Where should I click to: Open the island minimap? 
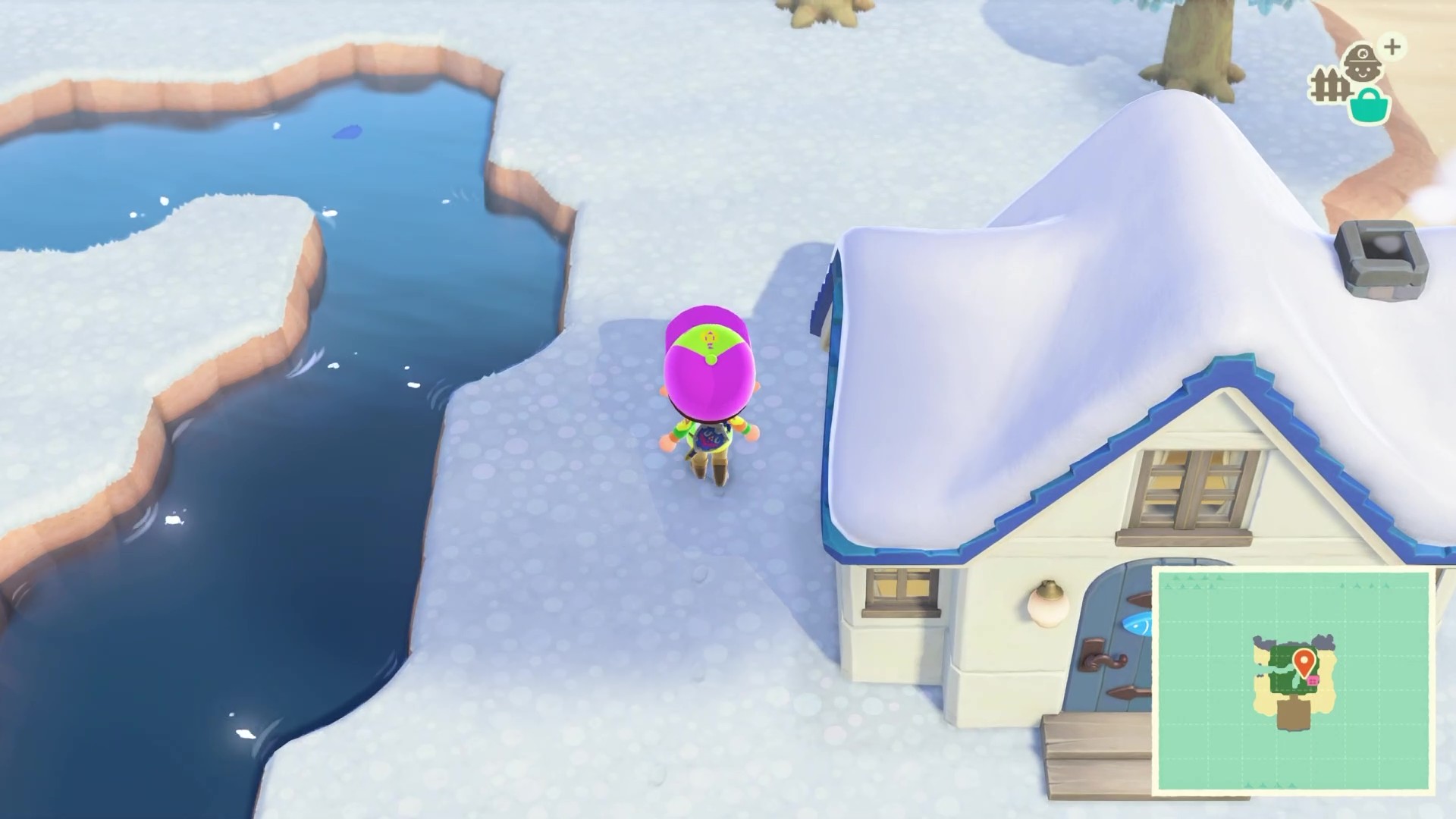pos(1292,679)
